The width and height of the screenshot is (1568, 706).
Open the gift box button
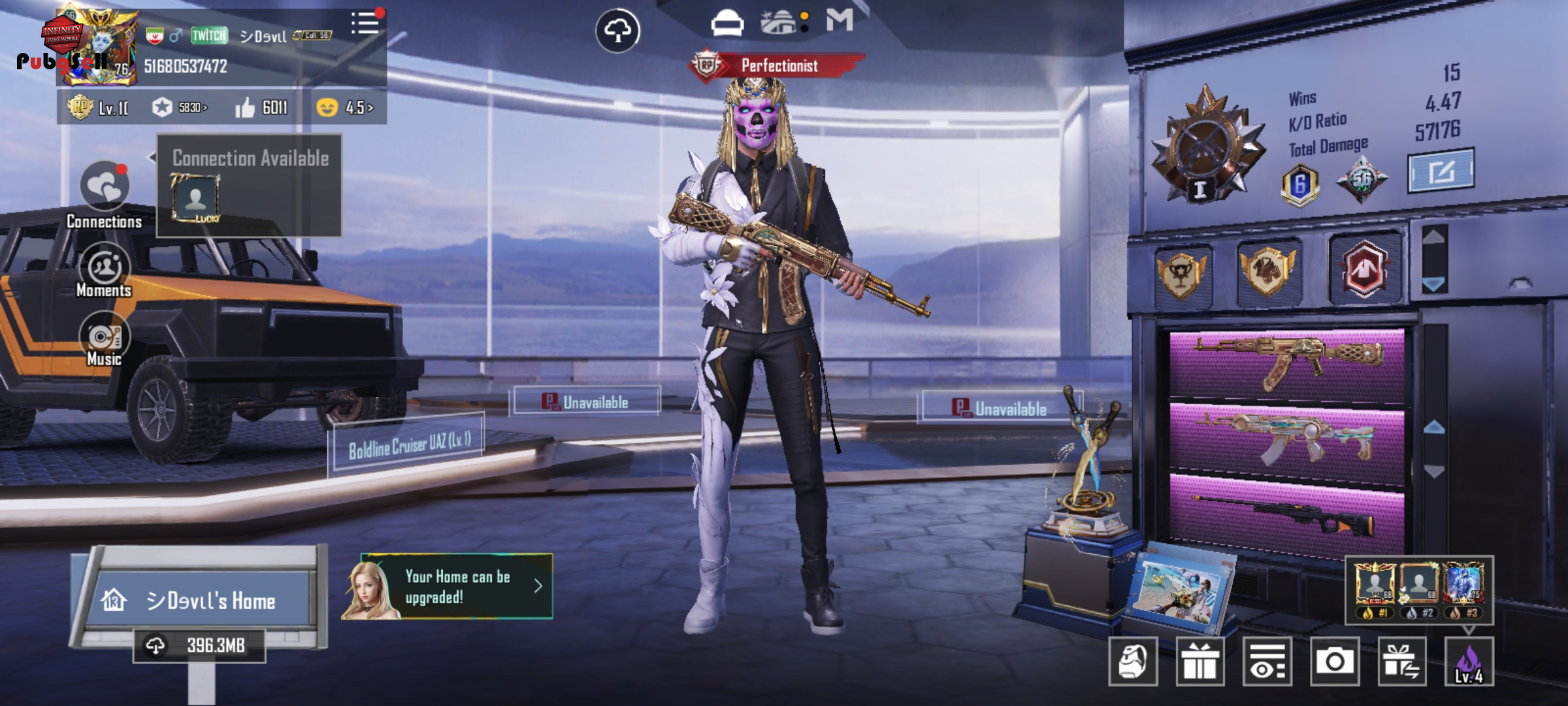tap(1200, 662)
